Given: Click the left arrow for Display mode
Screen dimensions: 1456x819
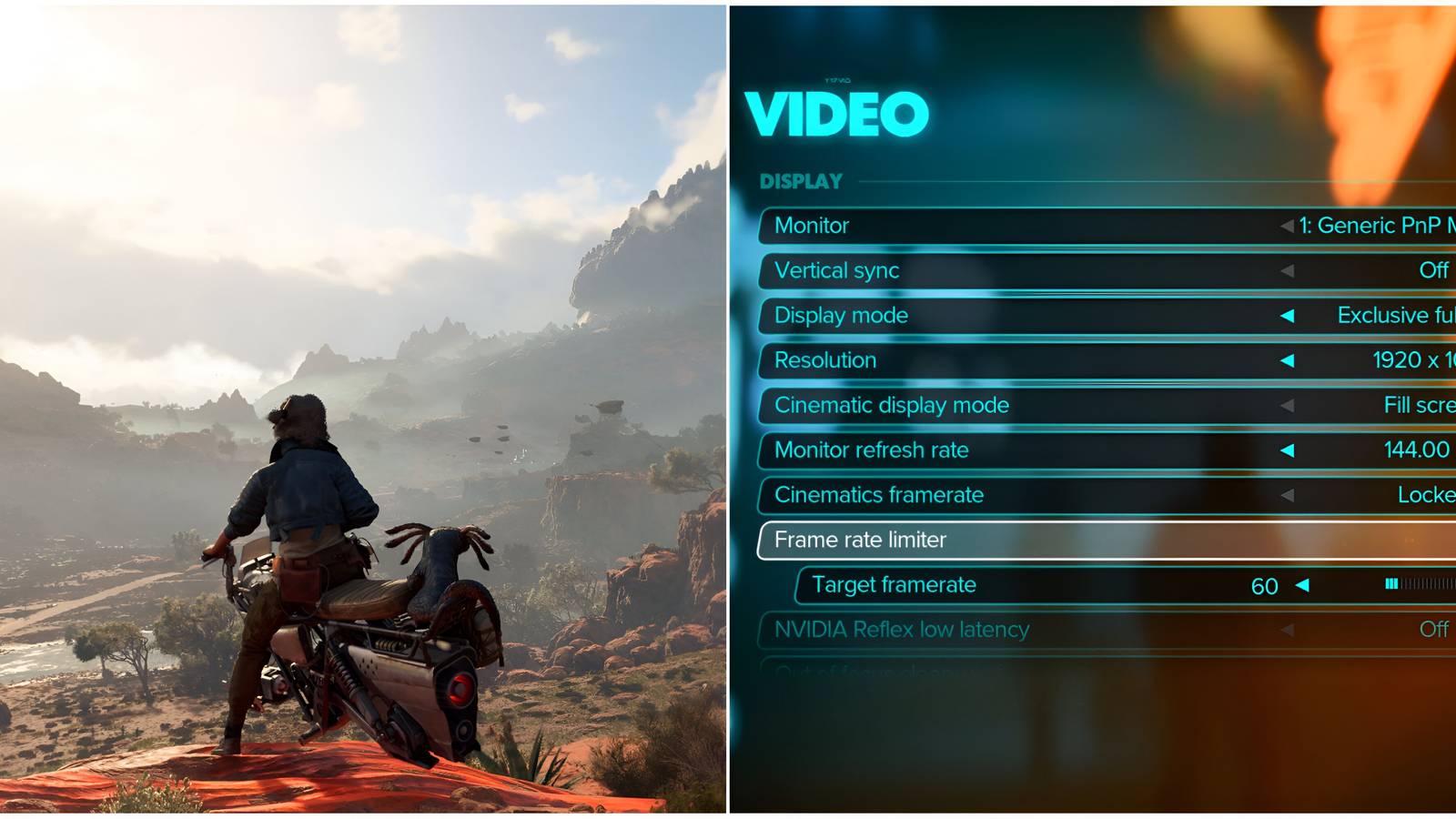Looking at the screenshot, I should tap(1290, 316).
